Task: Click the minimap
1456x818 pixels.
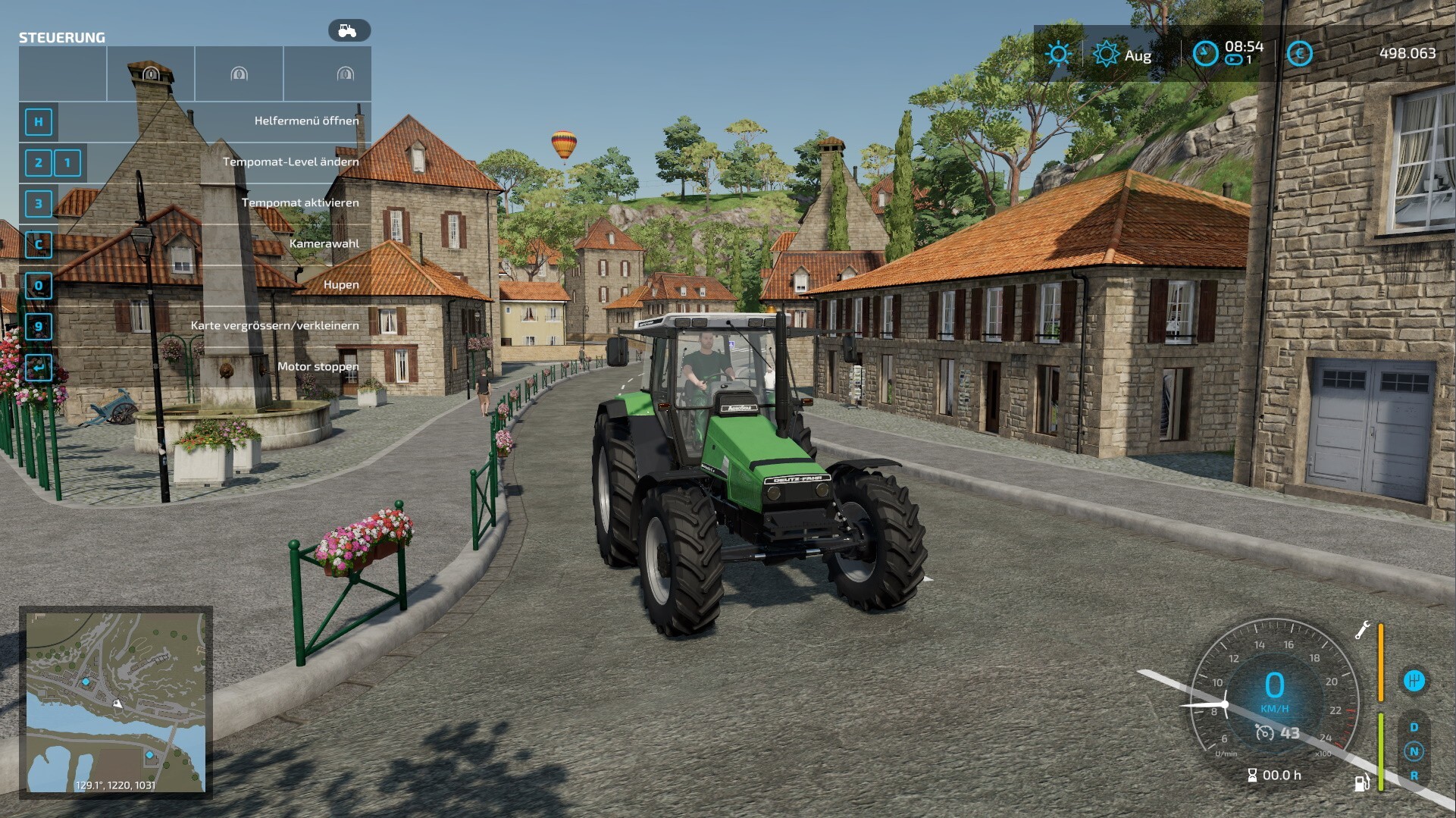Action: click(116, 702)
